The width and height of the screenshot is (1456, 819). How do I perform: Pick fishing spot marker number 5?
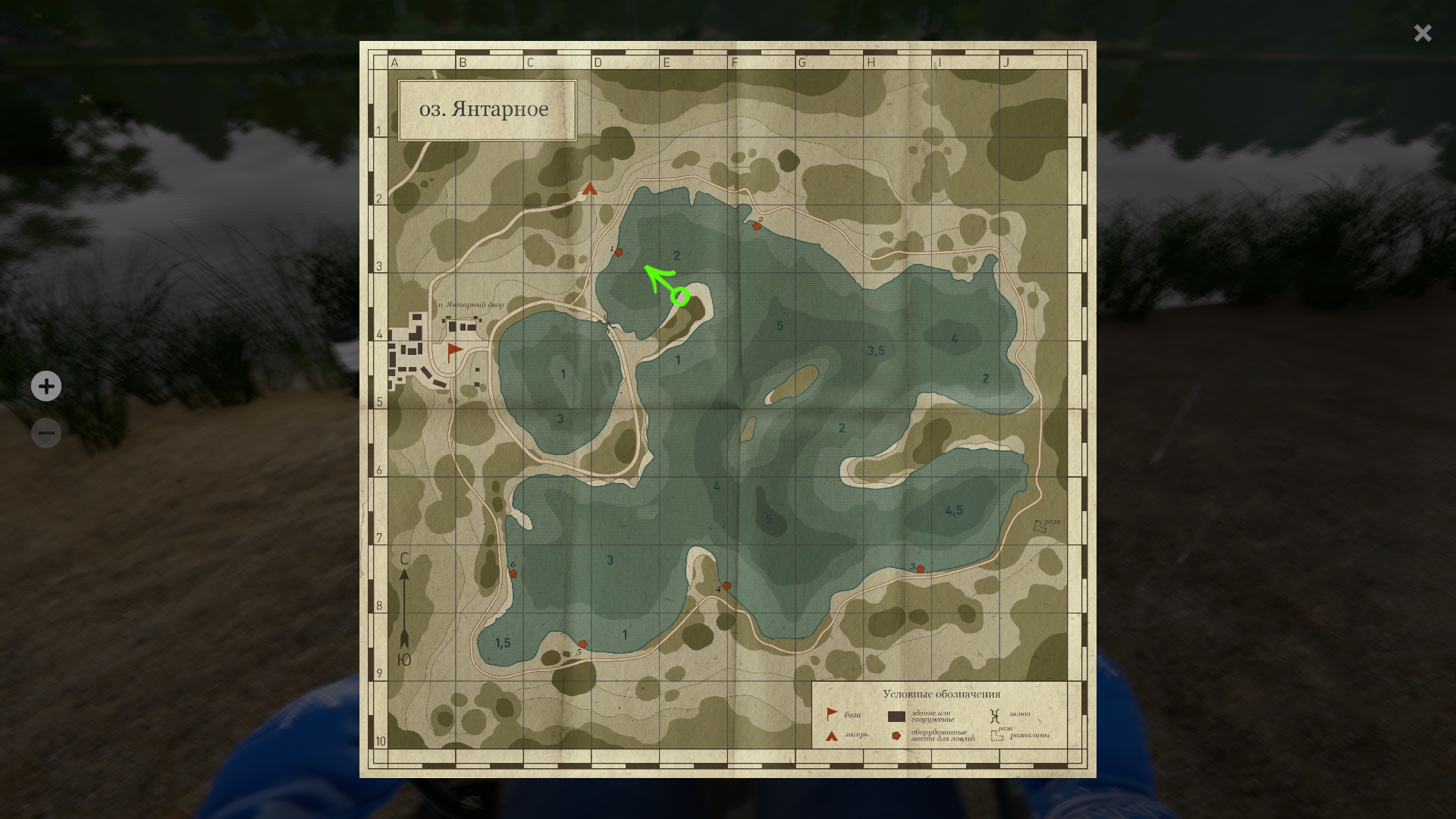(582, 644)
